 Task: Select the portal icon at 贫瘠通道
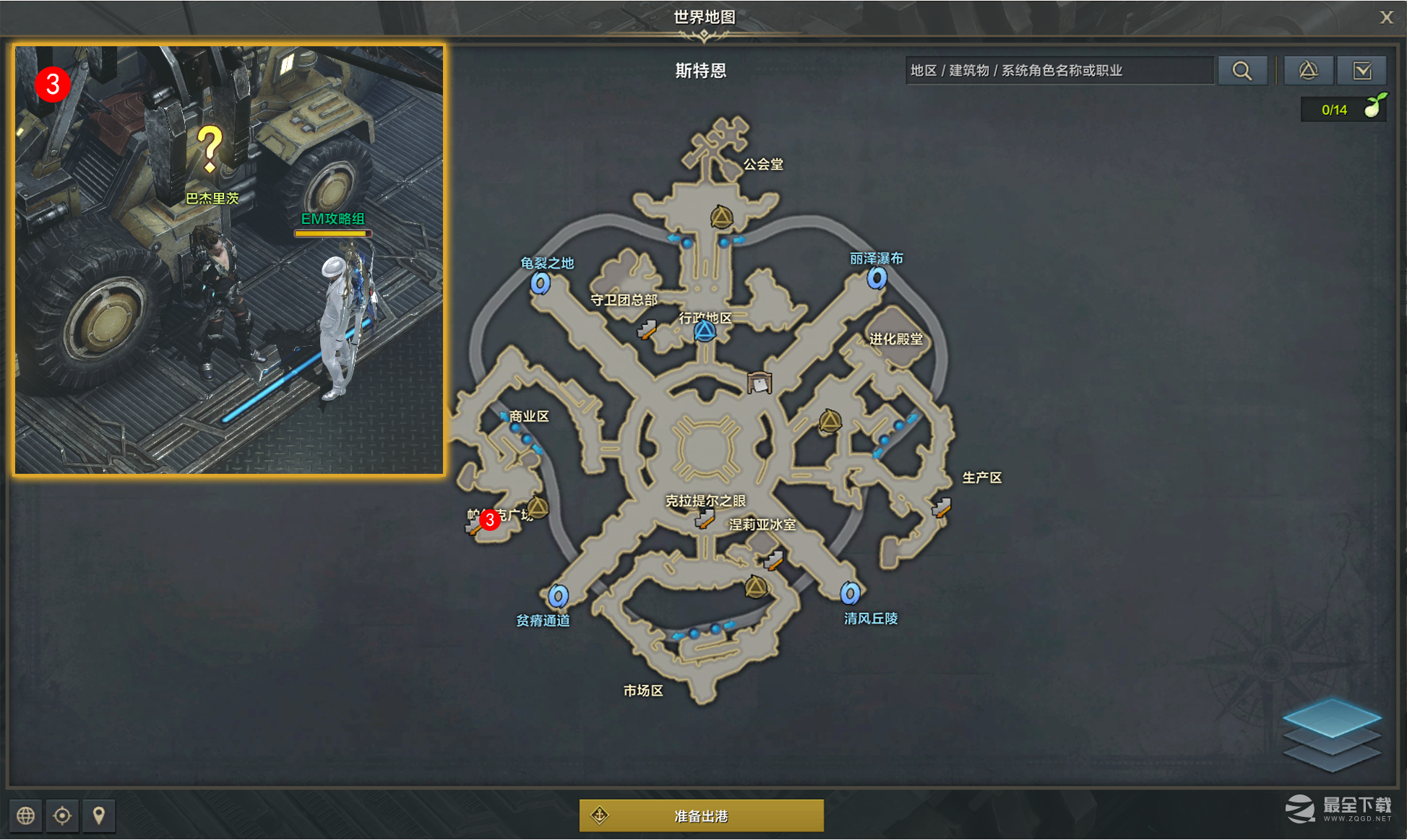556,596
